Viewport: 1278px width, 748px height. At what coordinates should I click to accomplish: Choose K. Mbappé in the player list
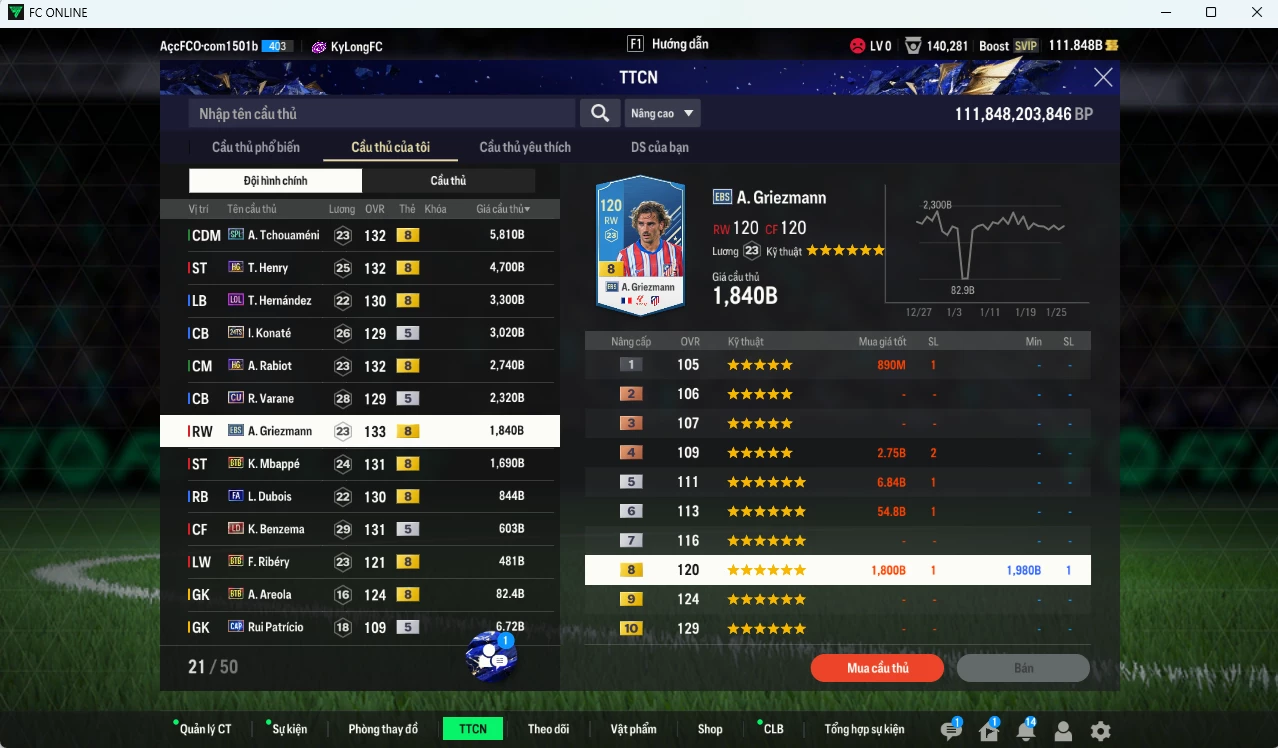tap(358, 464)
